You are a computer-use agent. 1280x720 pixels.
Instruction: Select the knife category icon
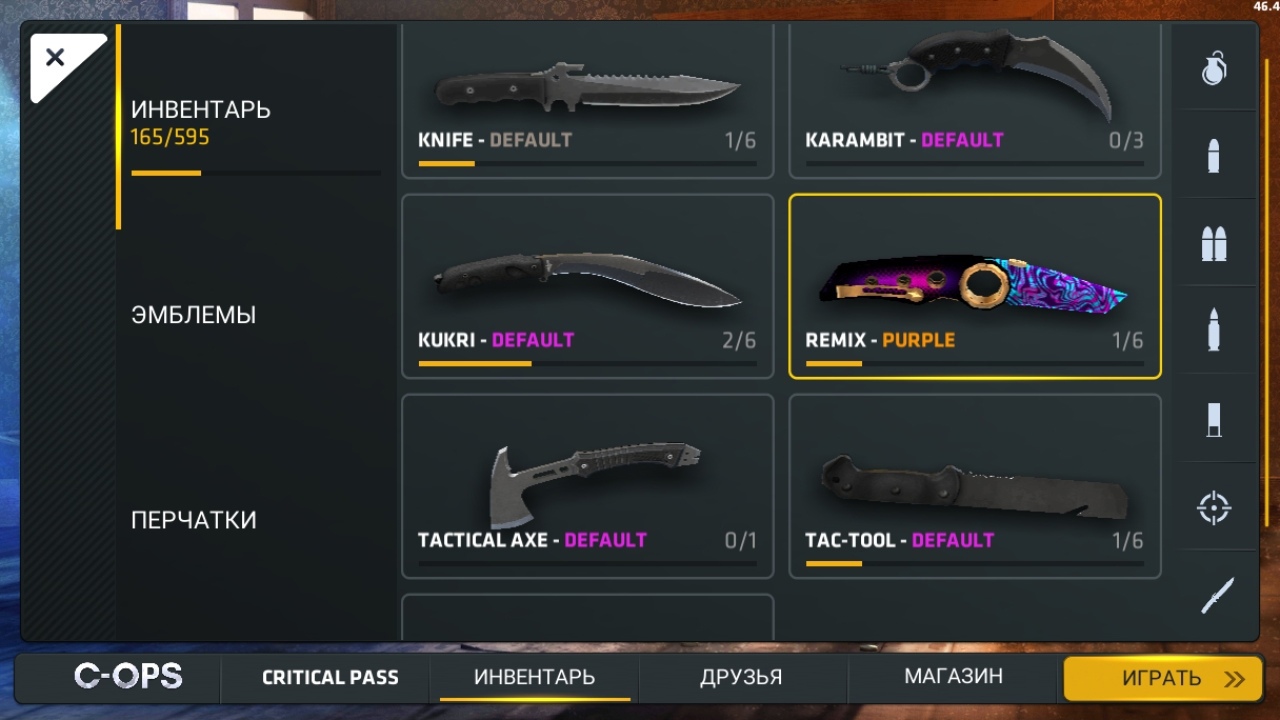tap(1216, 596)
